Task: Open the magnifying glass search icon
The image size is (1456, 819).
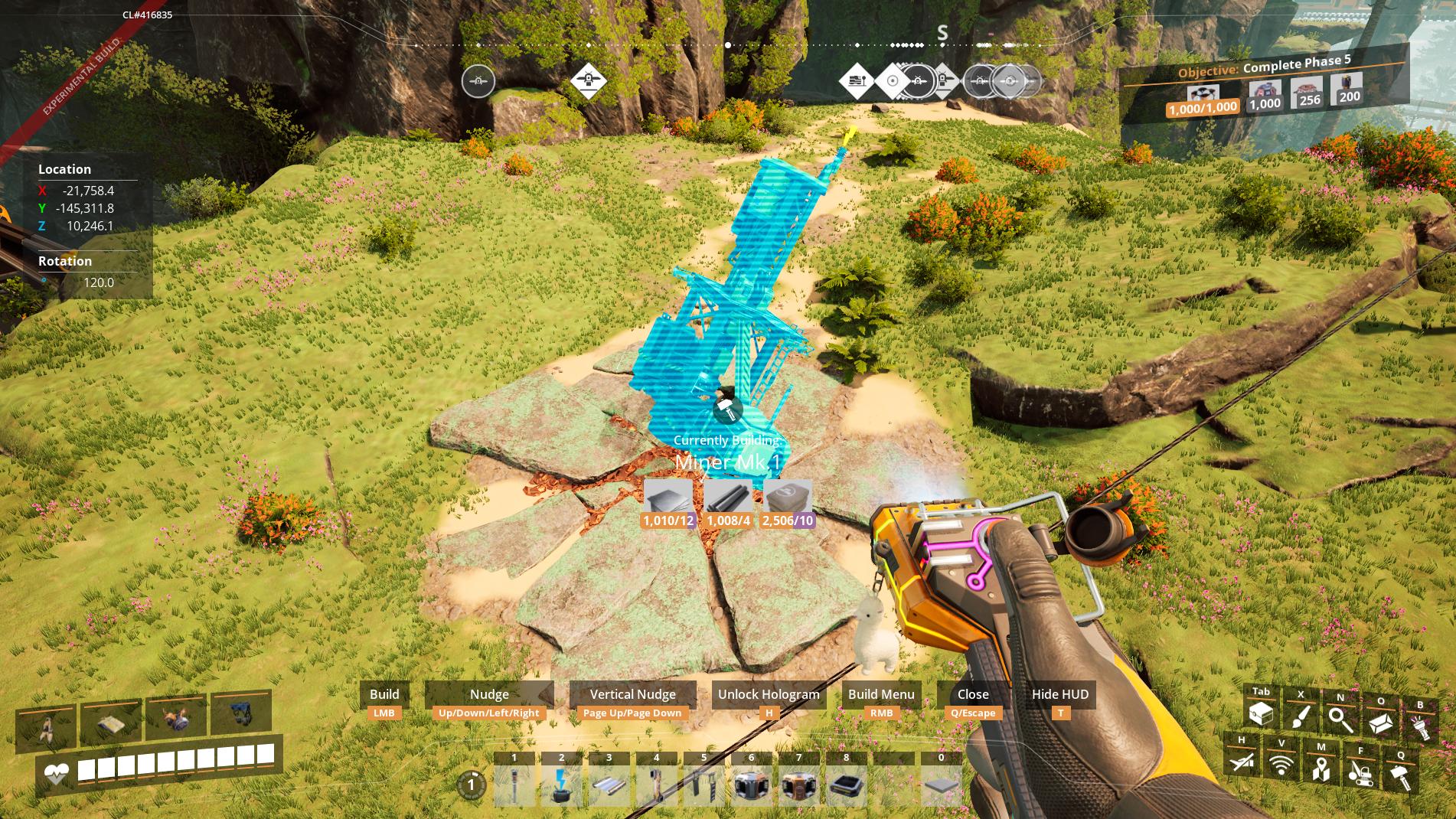Action: 1340,719
